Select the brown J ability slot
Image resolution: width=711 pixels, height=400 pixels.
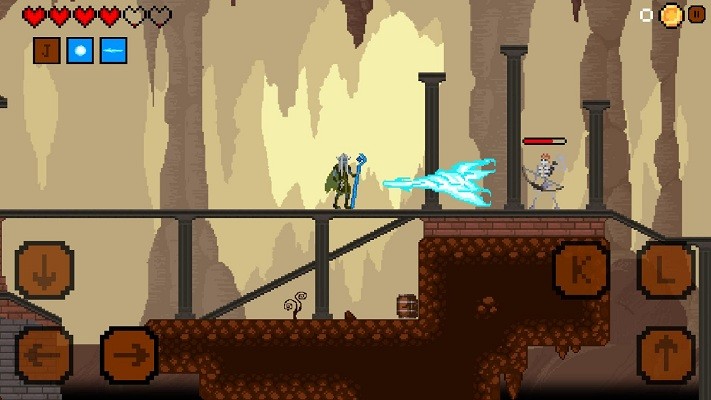pos(47,50)
